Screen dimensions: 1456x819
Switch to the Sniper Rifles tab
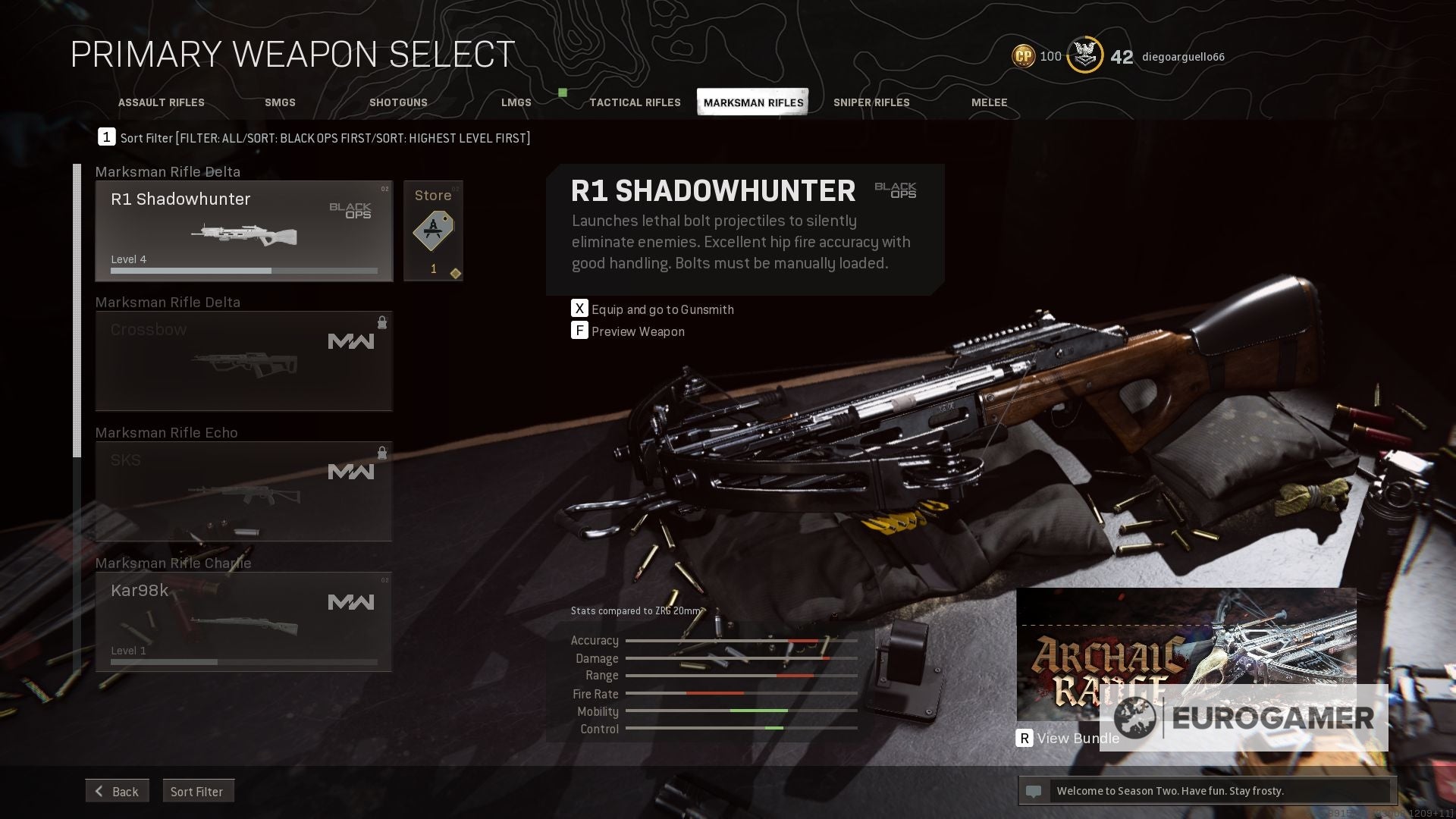(872, 102)
